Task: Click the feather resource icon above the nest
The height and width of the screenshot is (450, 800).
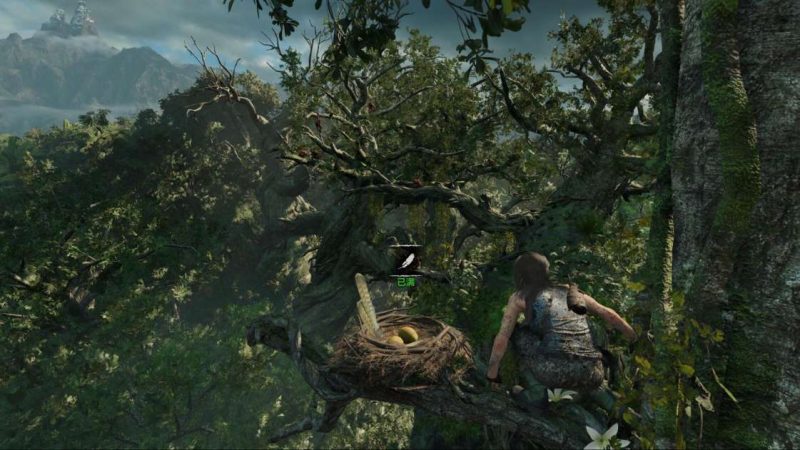Action: pos(406,261)
